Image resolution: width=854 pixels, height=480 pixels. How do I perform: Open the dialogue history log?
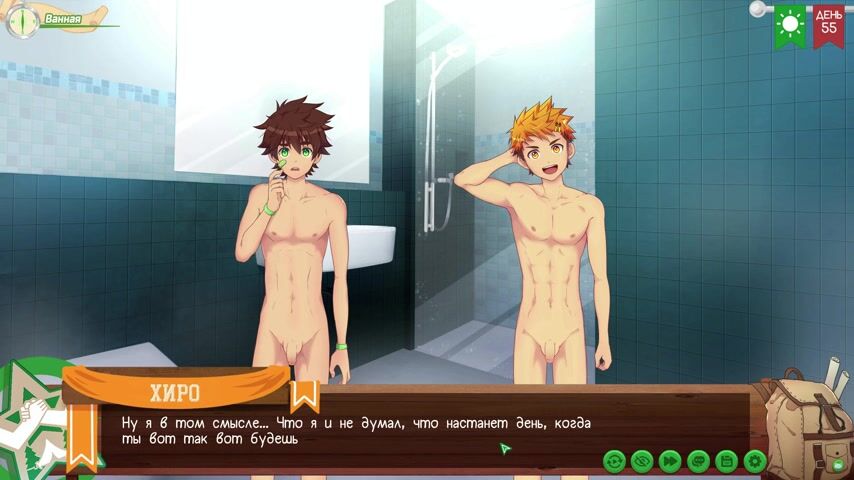tap(698, 461)
